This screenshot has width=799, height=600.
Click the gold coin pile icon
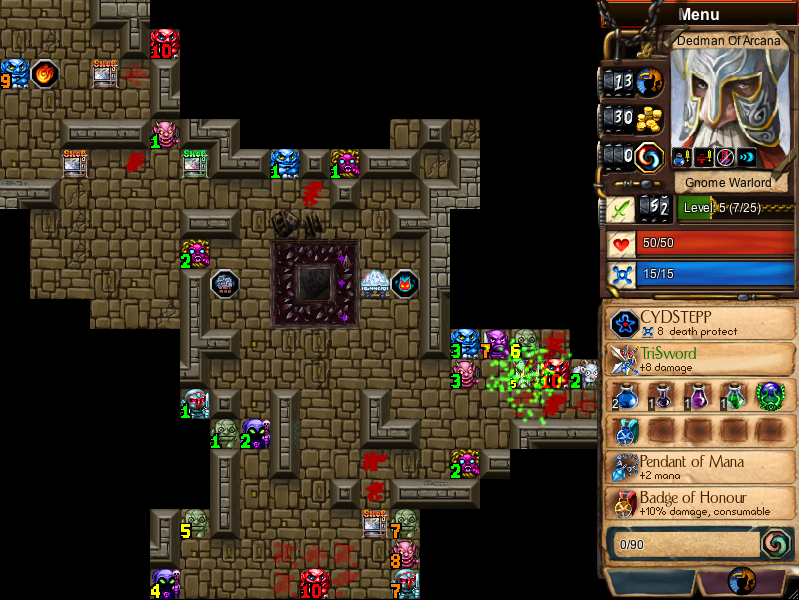652,118
